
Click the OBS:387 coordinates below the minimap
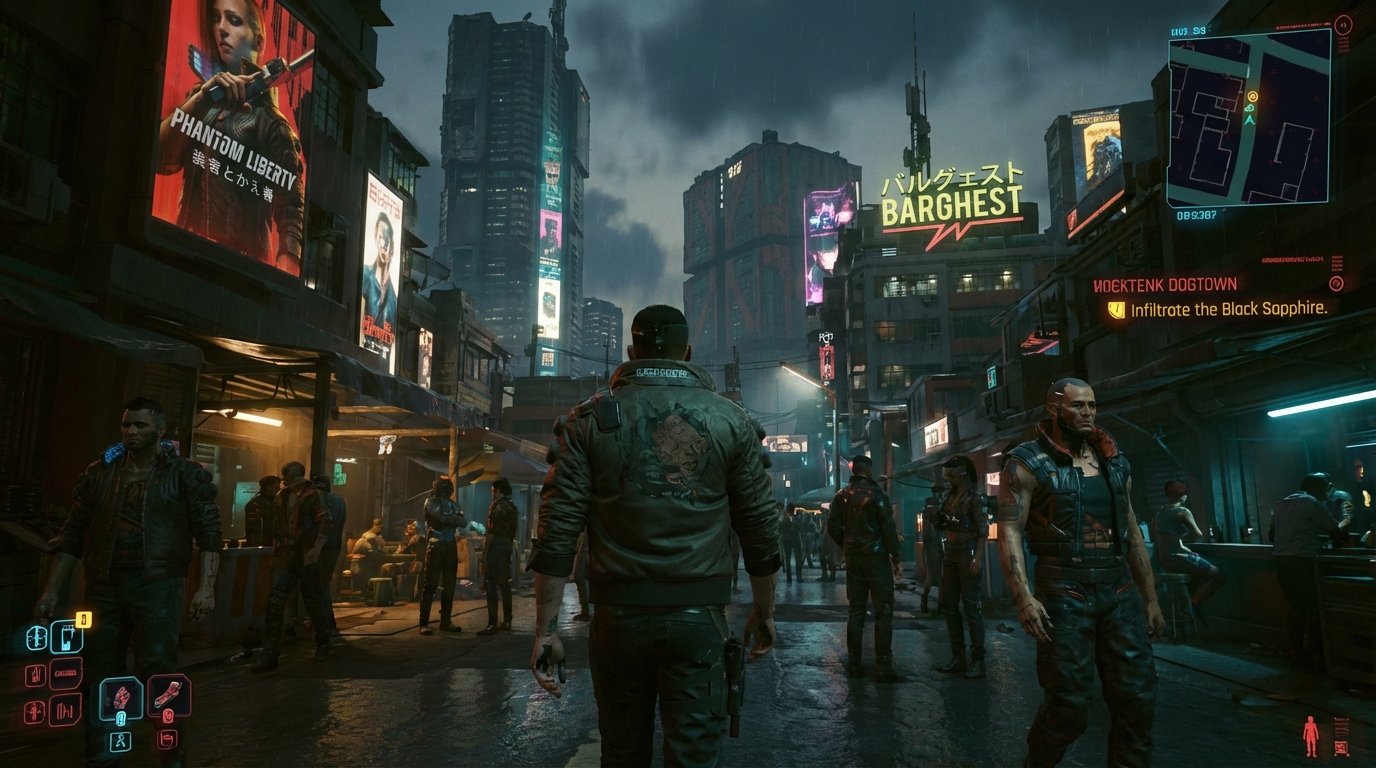(x=1196, y=215)
